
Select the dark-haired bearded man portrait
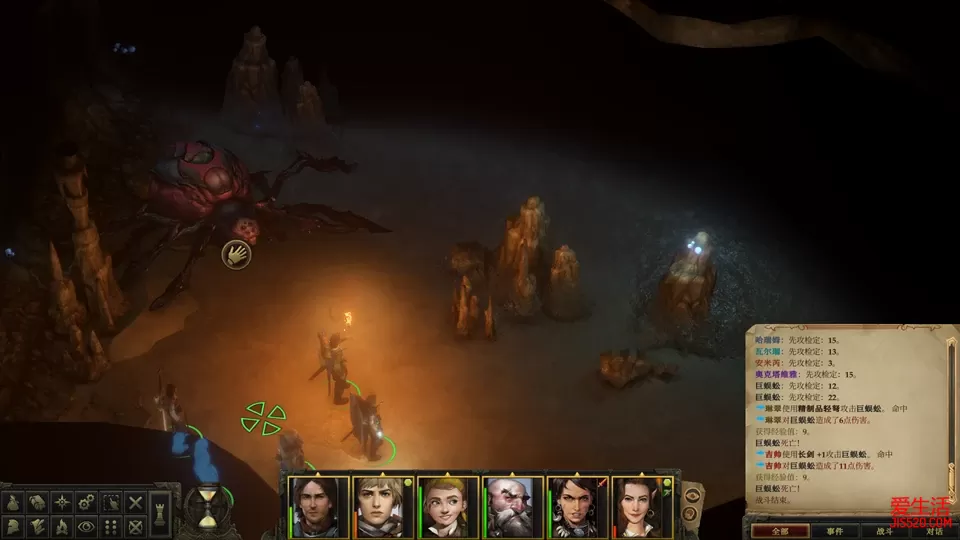click(319, 507)
